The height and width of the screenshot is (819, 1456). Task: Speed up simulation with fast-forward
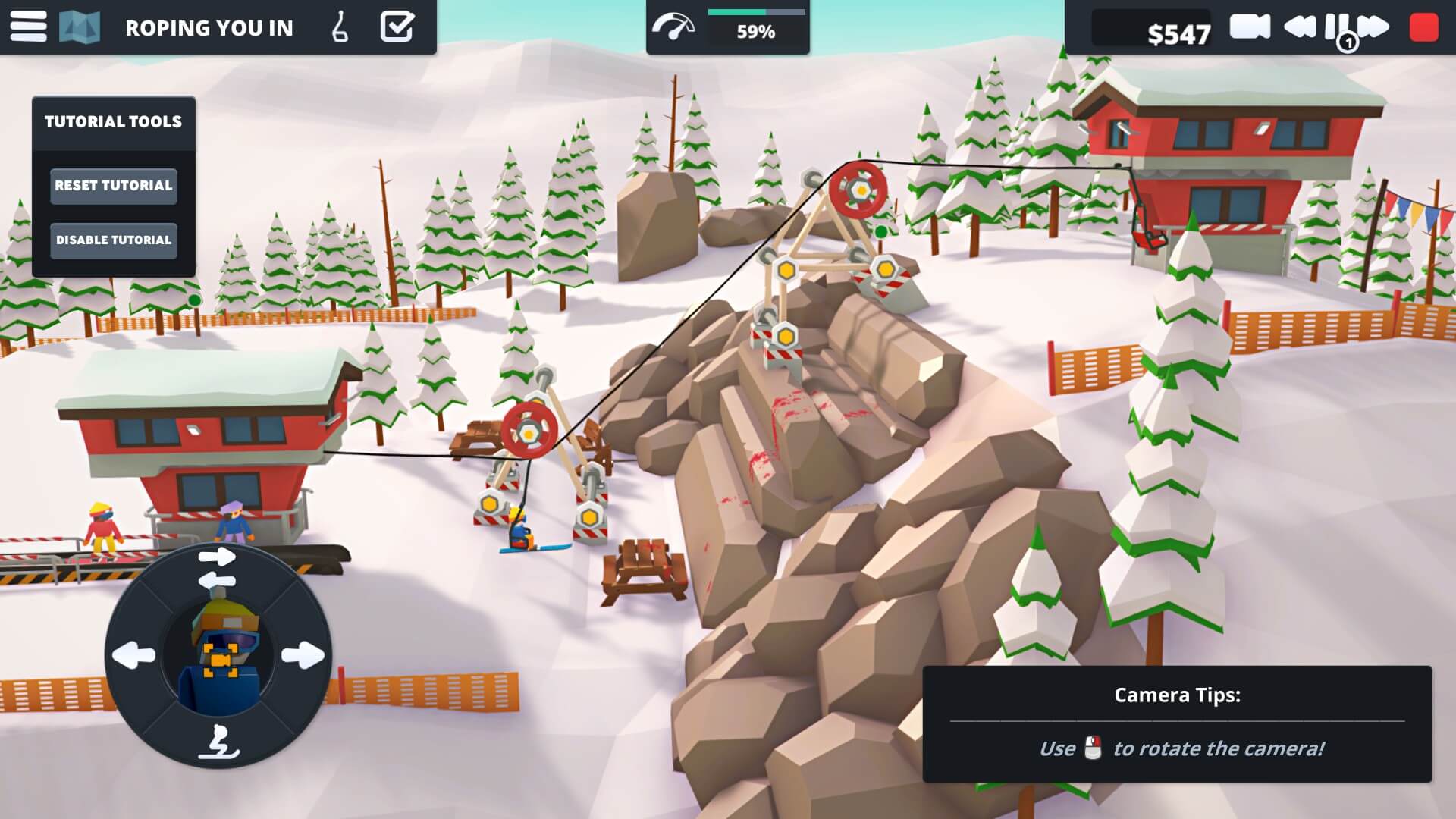click(1374, 27)
